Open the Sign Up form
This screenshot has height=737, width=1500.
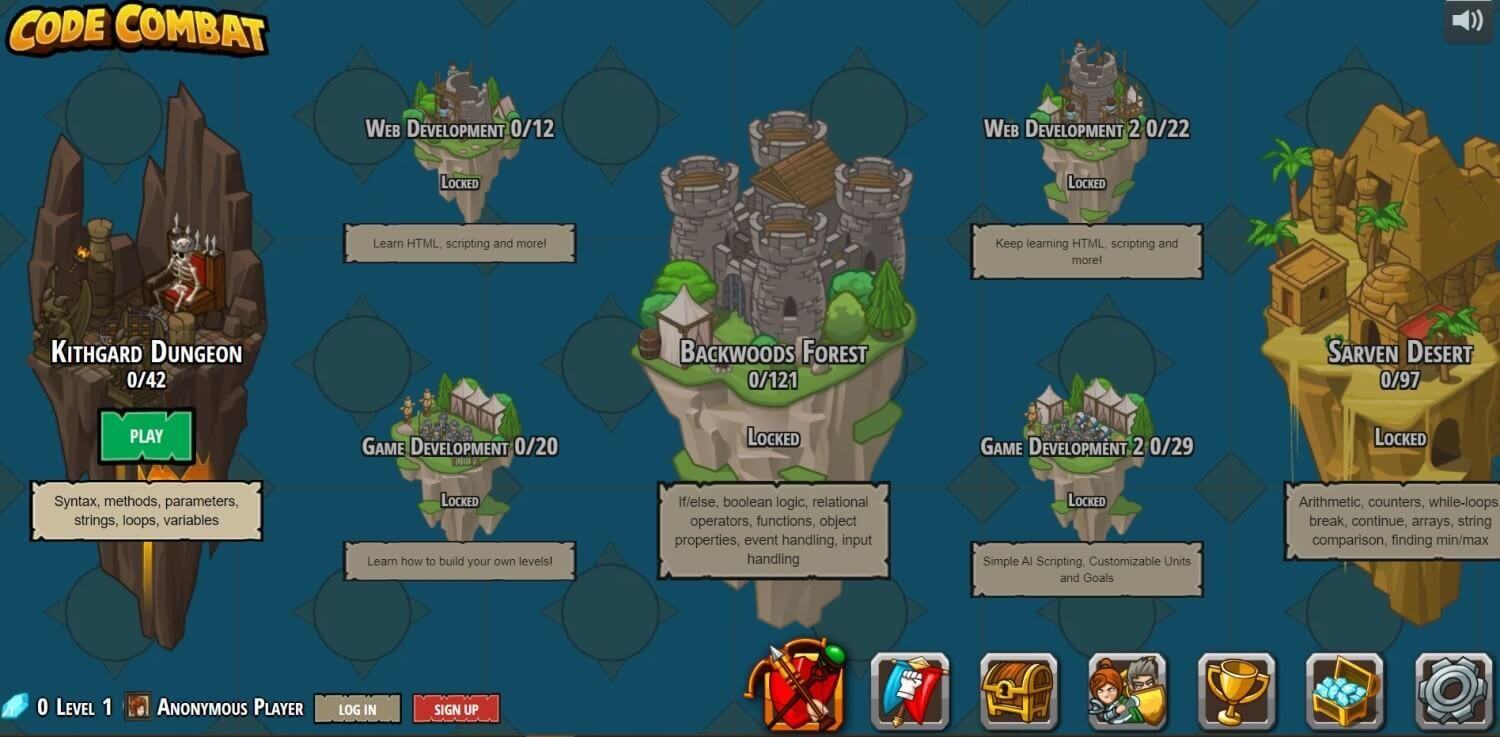[456, 709]
